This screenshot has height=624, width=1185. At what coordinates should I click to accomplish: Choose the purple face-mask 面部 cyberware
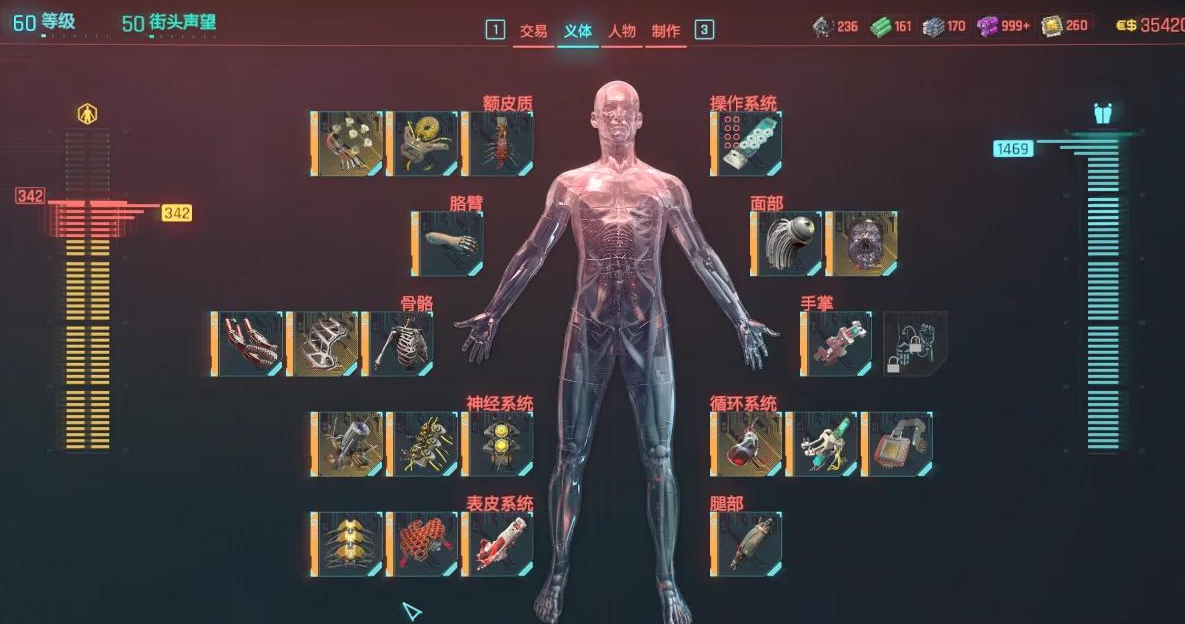click(862, 243)
